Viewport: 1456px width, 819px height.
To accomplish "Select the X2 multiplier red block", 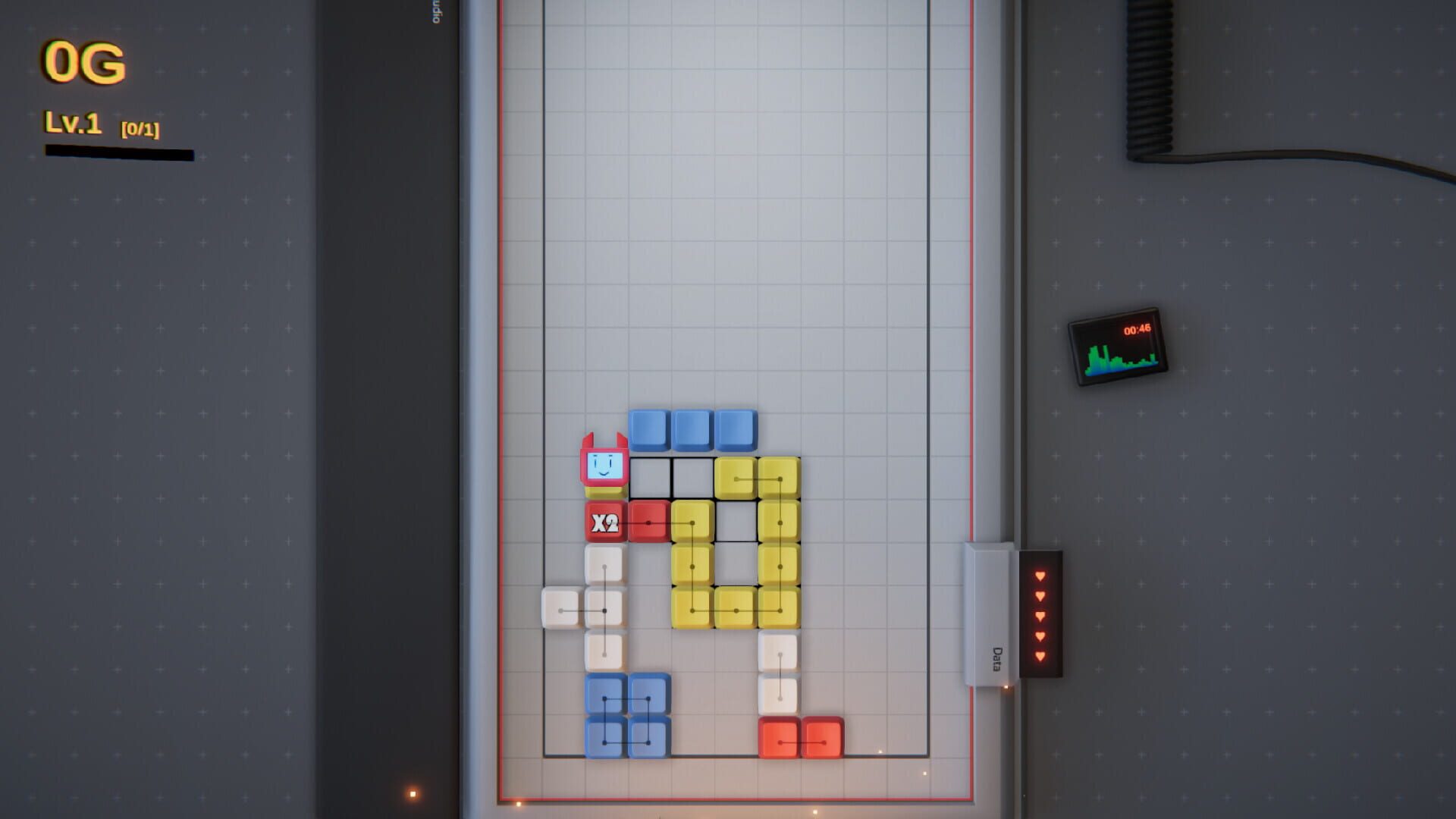I will click(x=604, y=523).
